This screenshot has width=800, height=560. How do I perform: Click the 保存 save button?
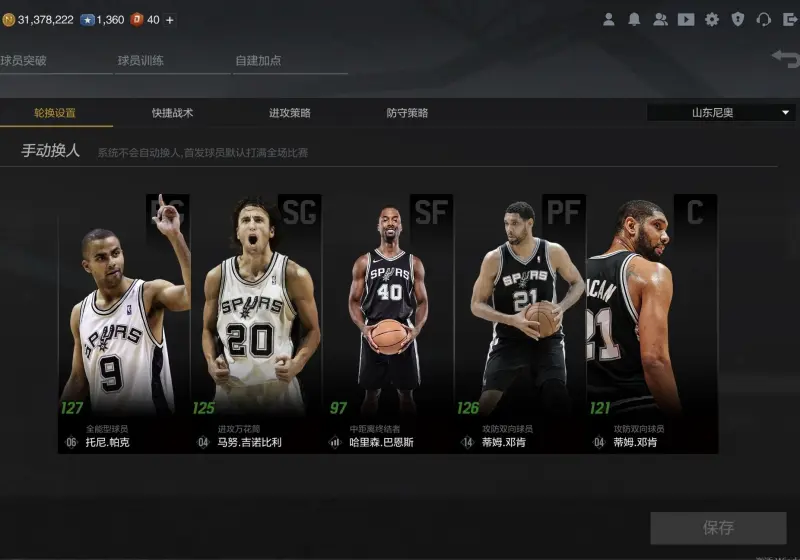[x=718, y=527]
